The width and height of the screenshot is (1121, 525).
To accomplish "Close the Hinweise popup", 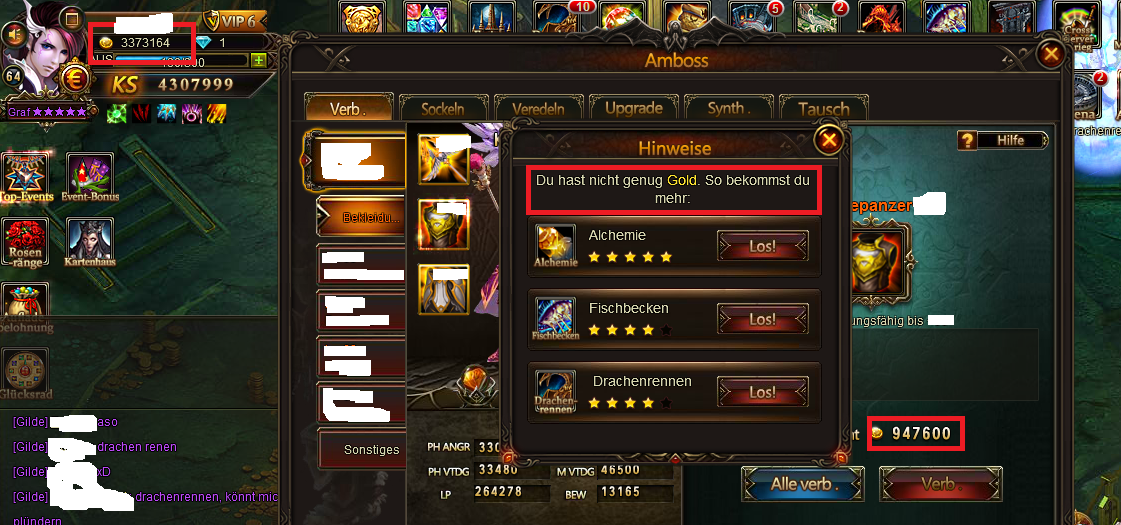I will (829, 140).
